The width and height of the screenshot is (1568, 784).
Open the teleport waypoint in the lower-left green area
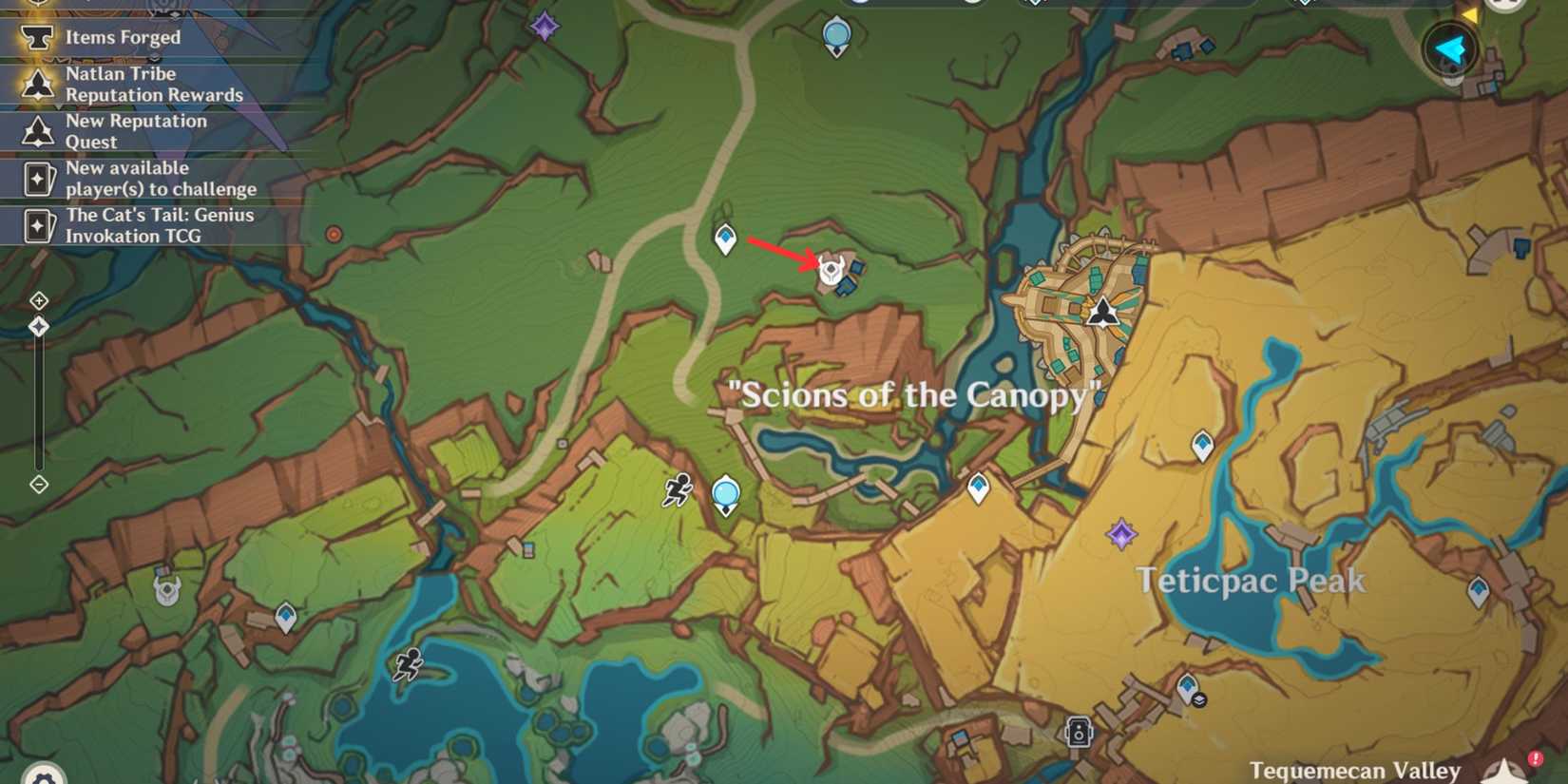(x=287, y=616)
